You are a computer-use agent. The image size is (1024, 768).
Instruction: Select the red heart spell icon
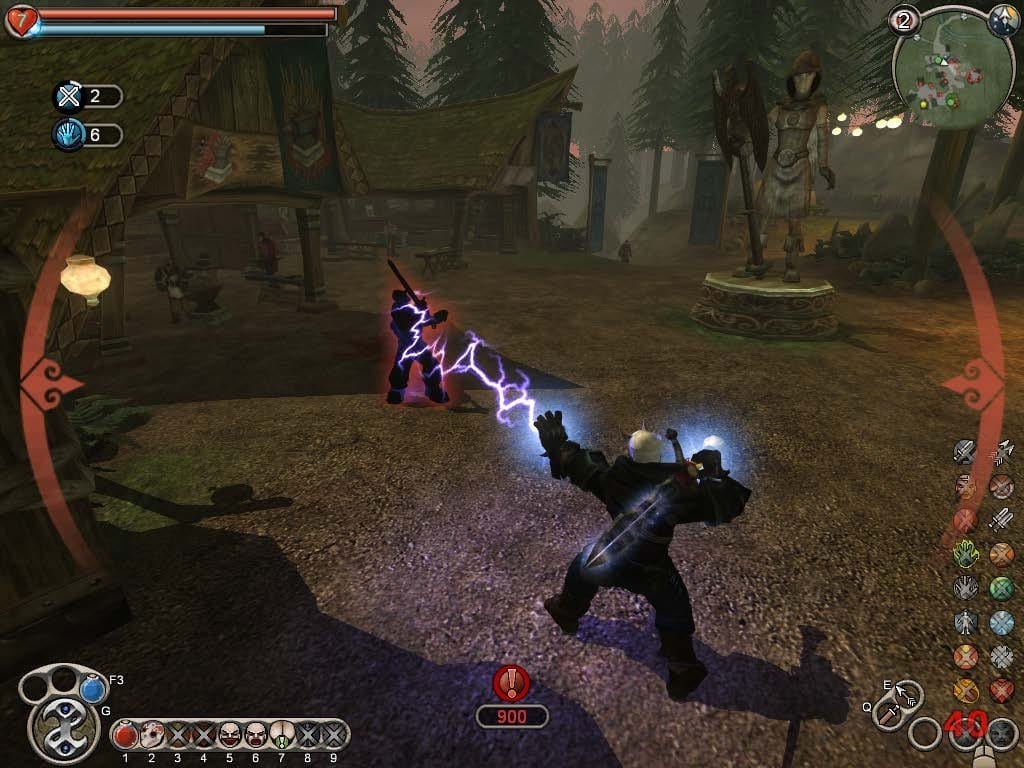point(1001,690)
